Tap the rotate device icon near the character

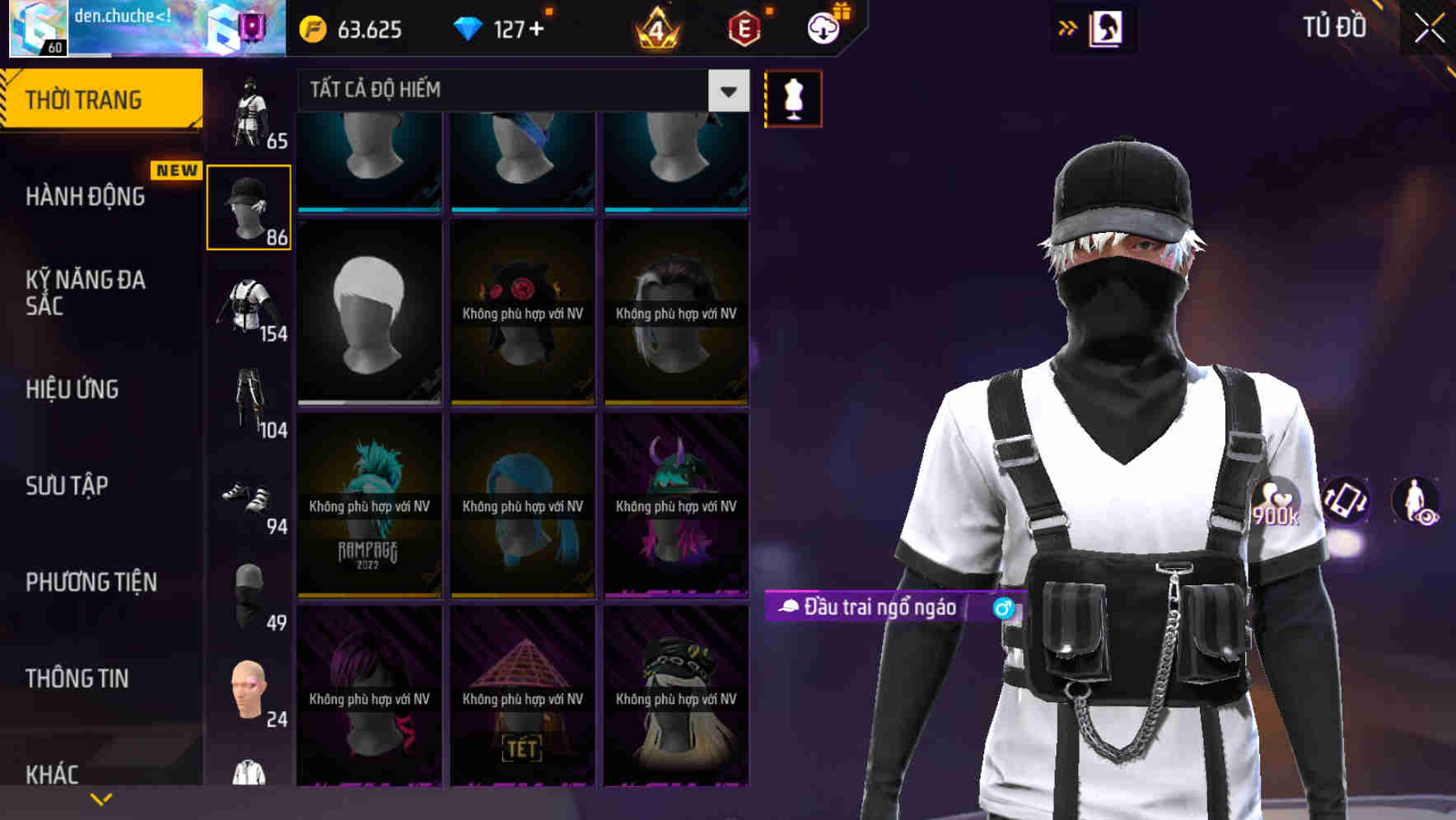pos(1346,502)
